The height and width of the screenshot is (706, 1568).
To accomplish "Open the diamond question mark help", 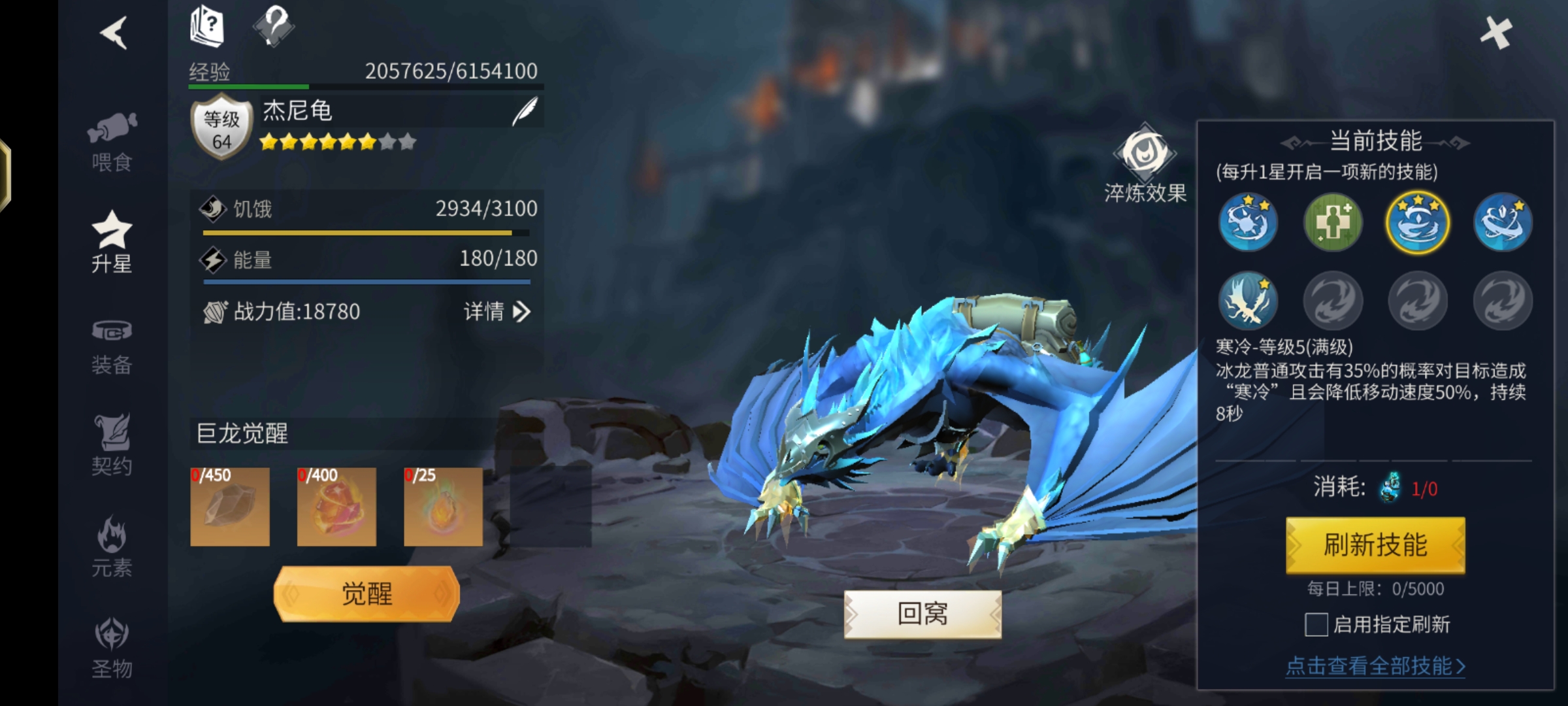I will point(274,26).
